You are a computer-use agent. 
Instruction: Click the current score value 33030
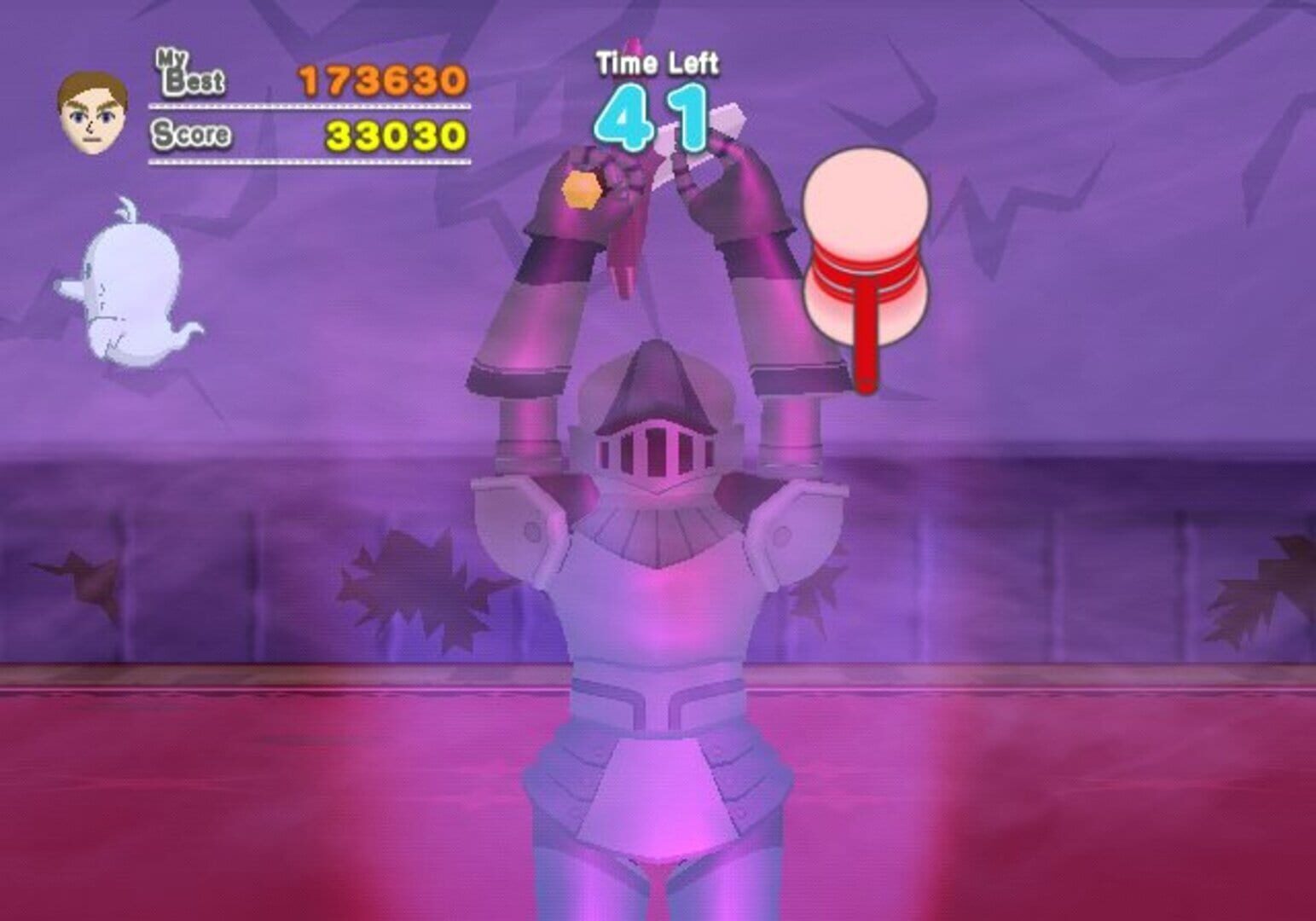(397, 135)
